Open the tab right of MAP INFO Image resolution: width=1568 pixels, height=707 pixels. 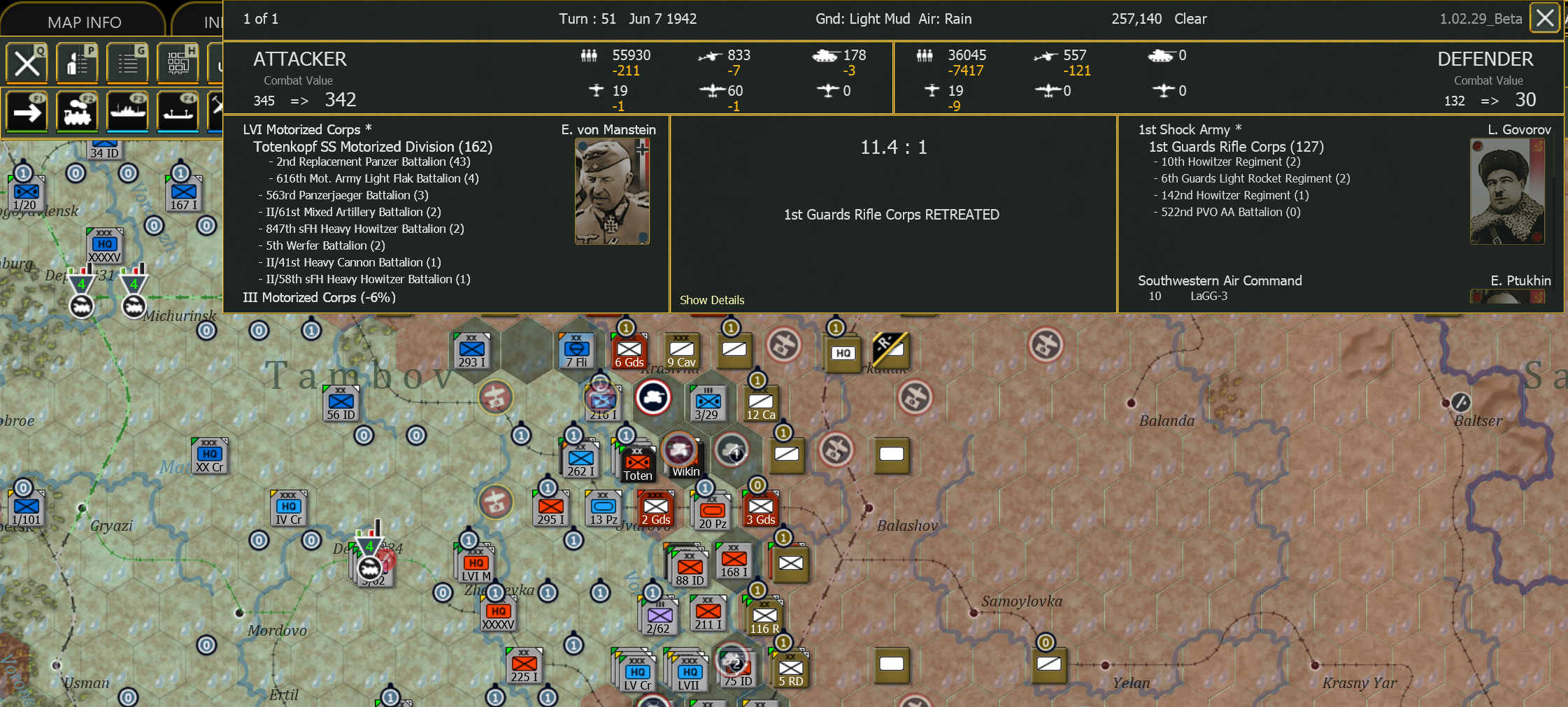[210, 21]
